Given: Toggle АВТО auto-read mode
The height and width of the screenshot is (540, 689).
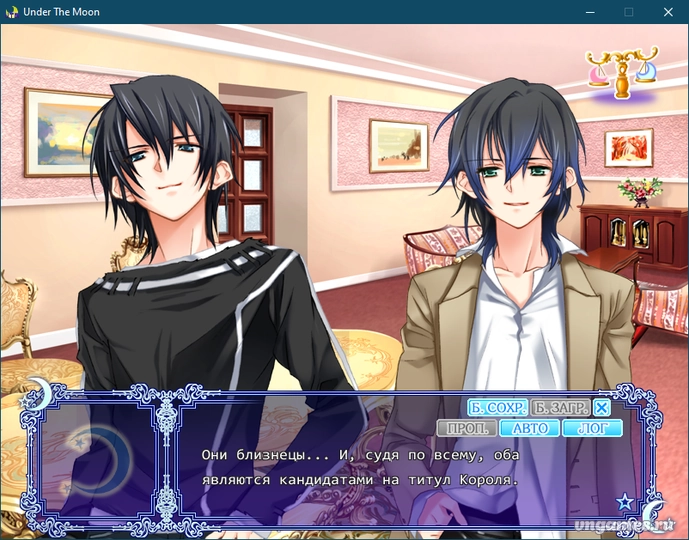Looking at the screenshot, I should click(530, 429).
